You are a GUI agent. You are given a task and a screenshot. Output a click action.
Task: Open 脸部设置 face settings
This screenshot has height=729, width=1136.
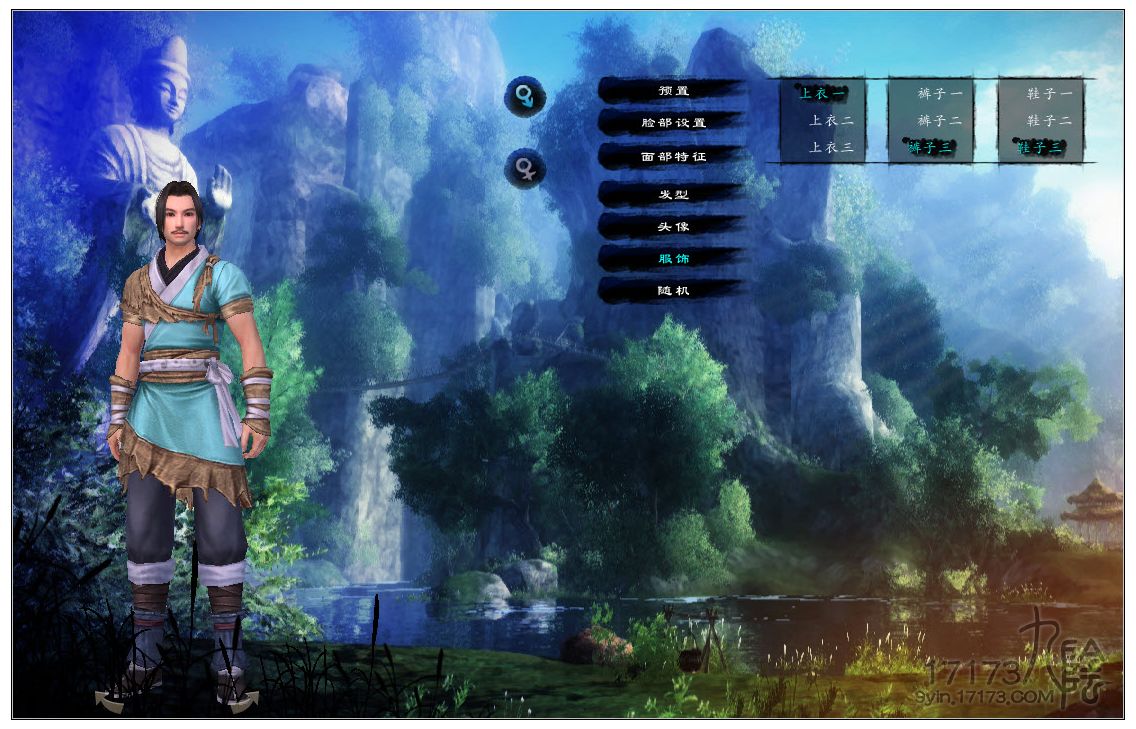pyautogui.click(x=673, y=123)
